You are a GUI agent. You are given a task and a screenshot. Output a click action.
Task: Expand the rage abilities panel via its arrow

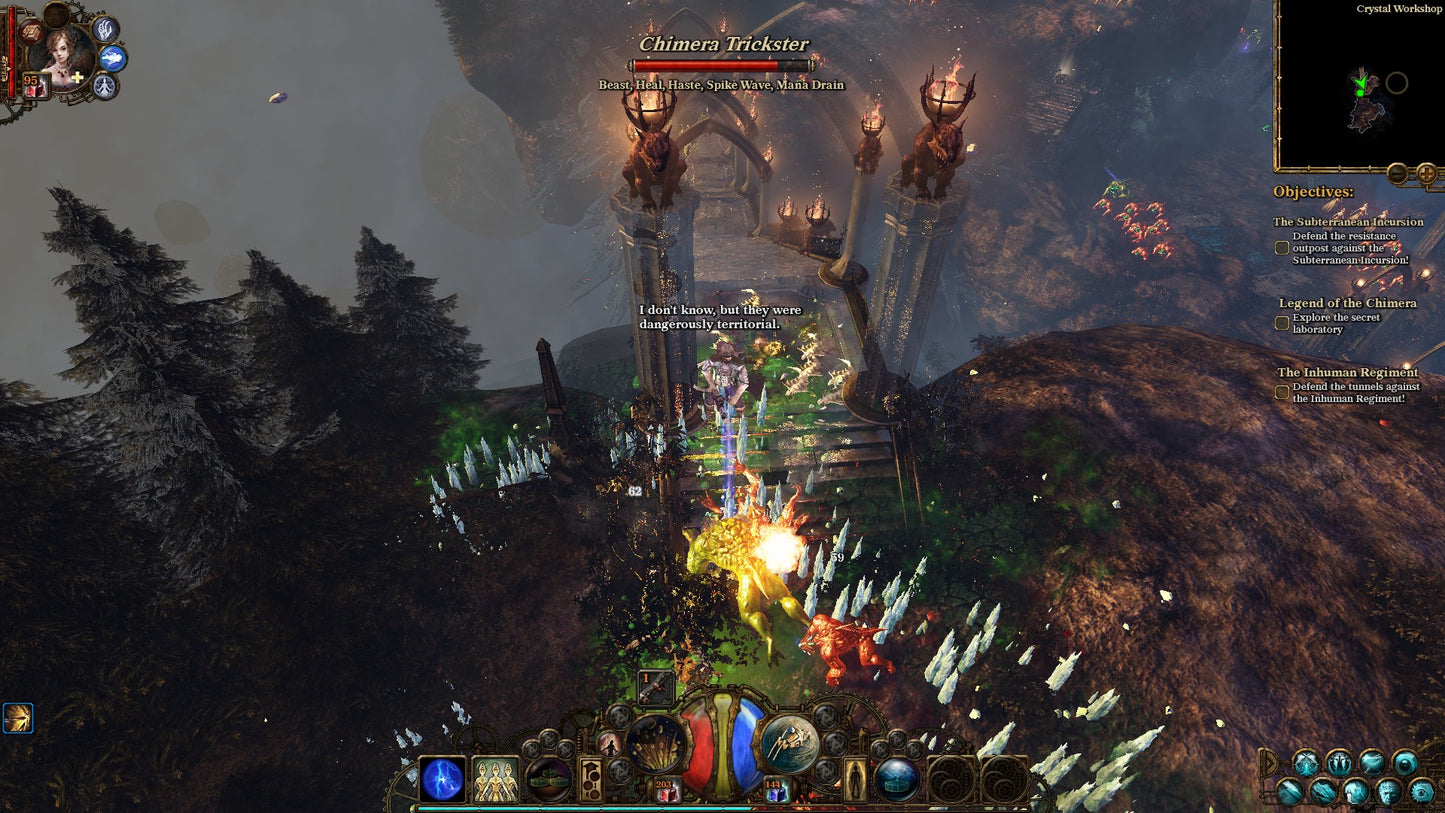1272,762
